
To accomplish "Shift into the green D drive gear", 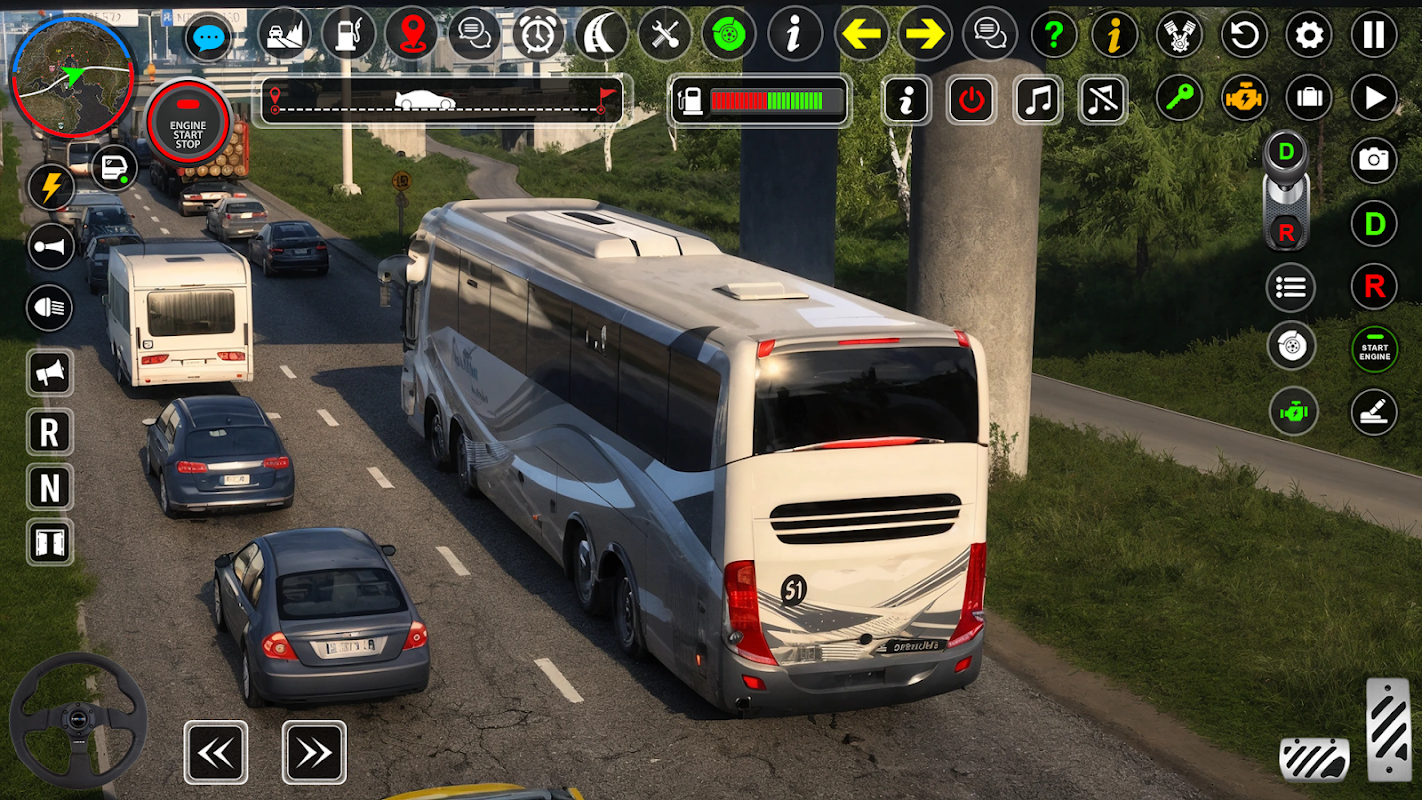I will pyautogui.click(x=1374, y=223).
